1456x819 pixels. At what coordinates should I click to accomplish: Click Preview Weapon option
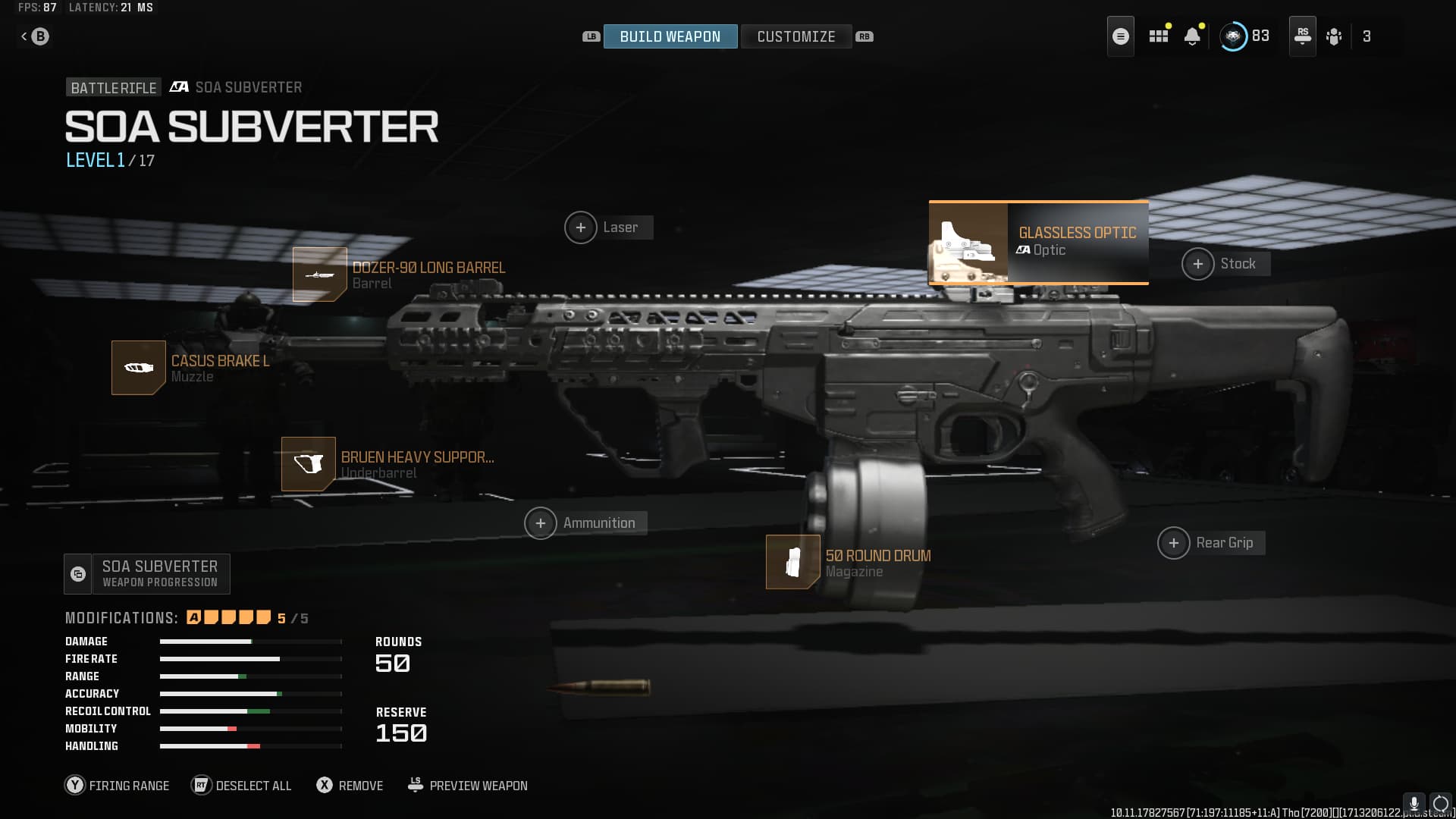467,786
